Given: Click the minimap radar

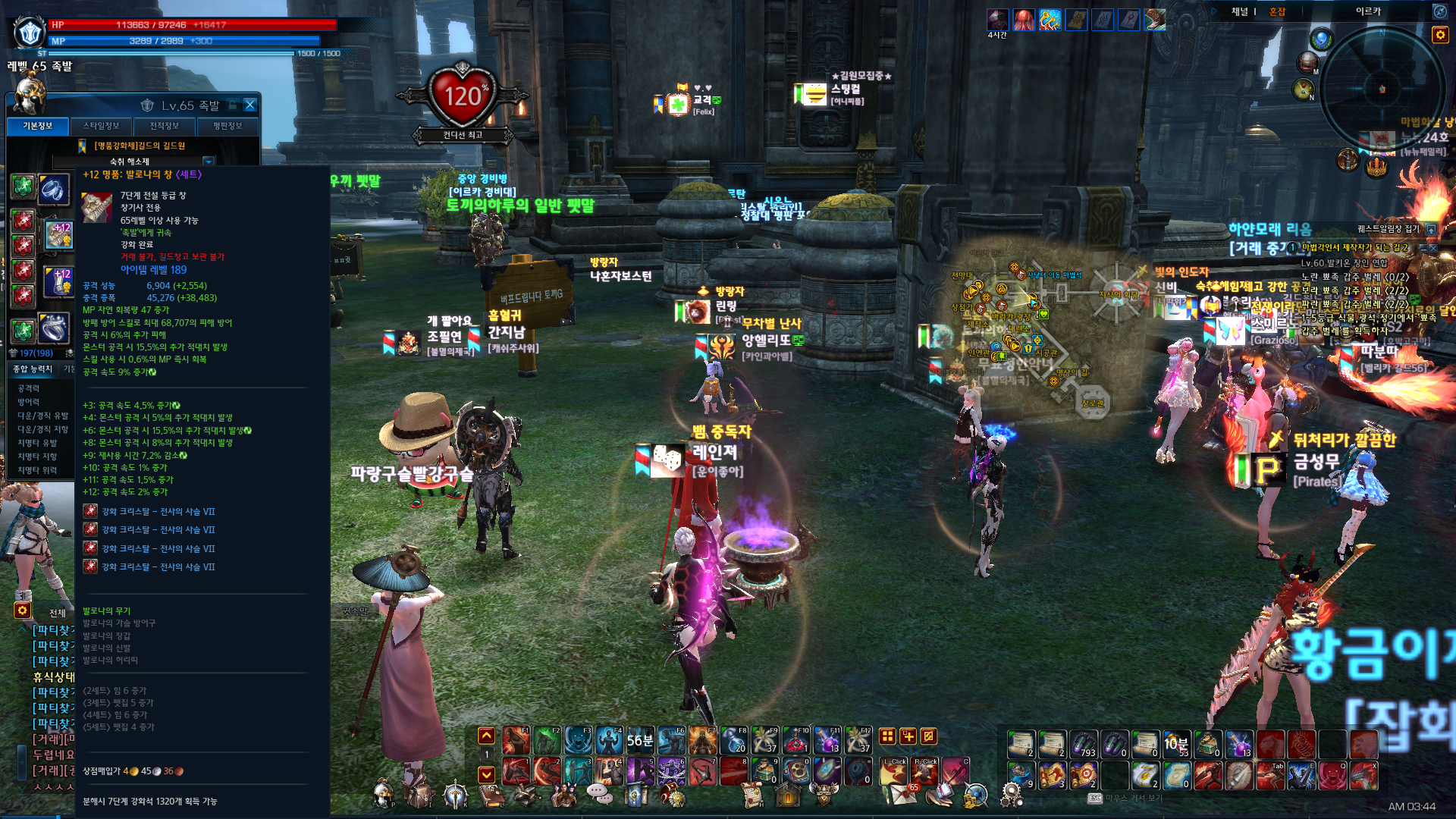Looking at the screenshot, I should click(x=1382, y=89).
